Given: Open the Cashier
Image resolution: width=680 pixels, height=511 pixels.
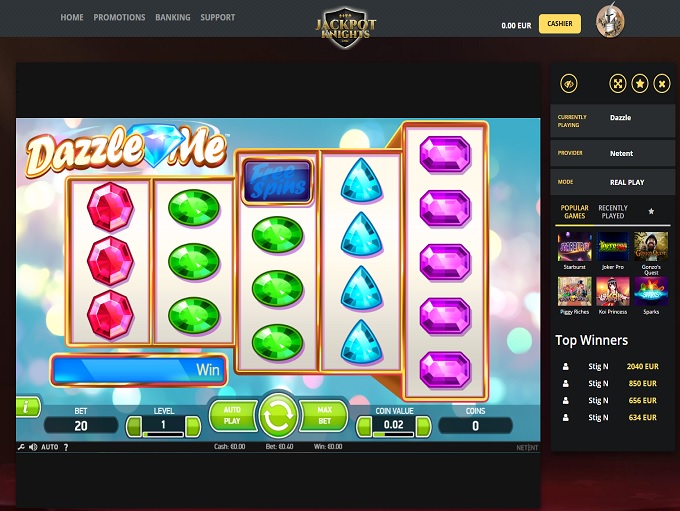Looking at the screenshot, I should point(559,24).
